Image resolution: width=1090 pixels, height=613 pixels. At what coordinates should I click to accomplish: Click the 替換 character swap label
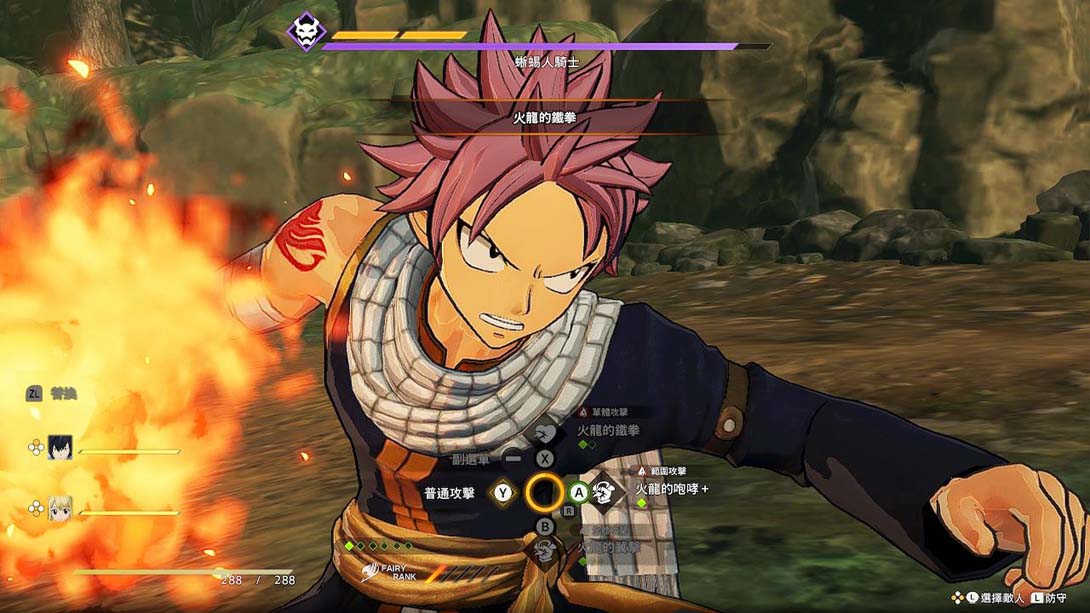63,394
